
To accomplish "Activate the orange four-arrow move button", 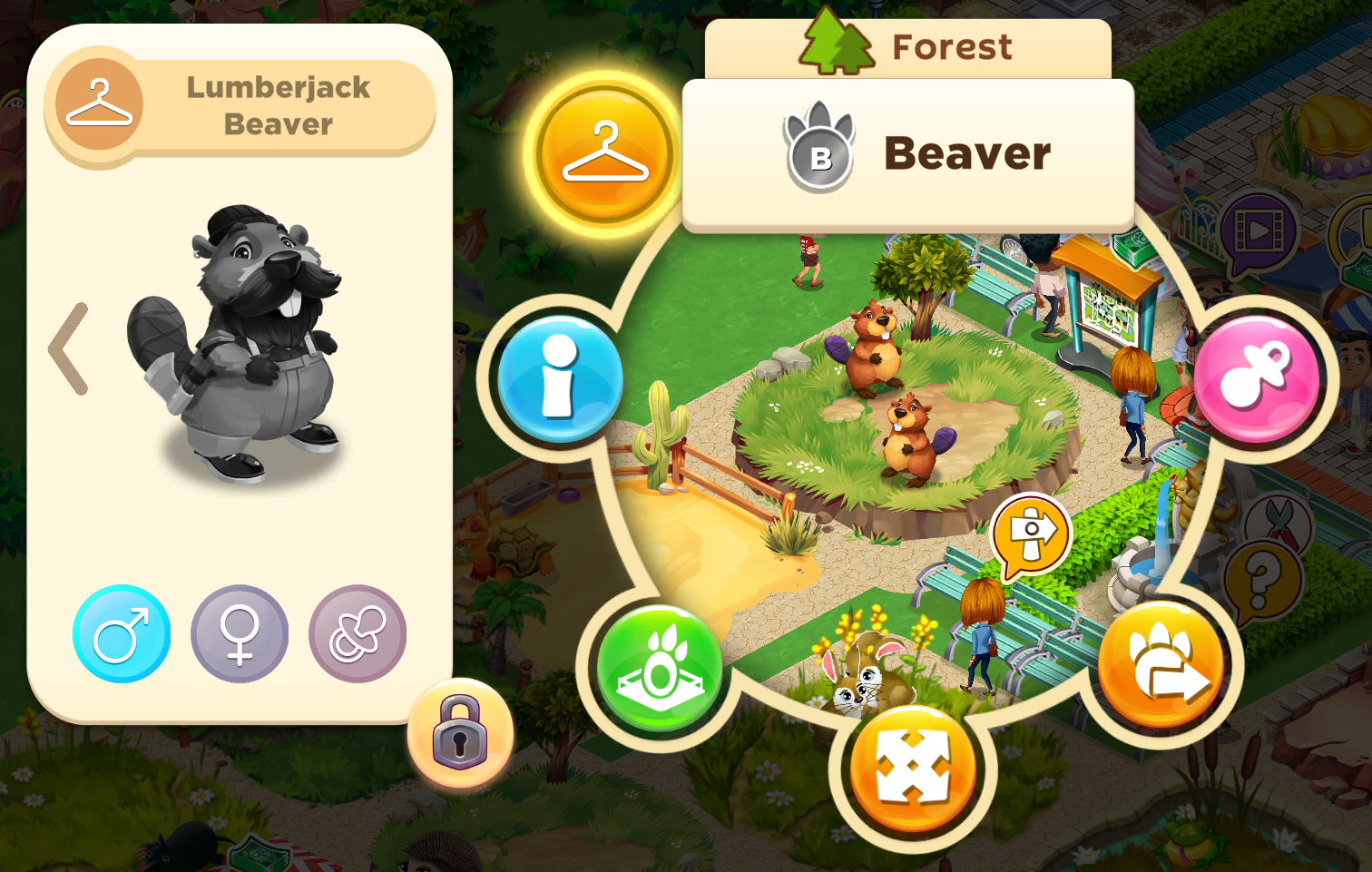I will click(913, 768).
